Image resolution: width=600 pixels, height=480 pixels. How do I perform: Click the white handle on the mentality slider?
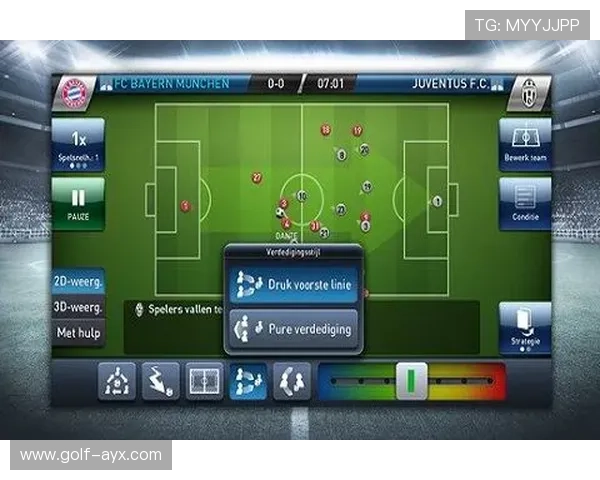(412, 381)
